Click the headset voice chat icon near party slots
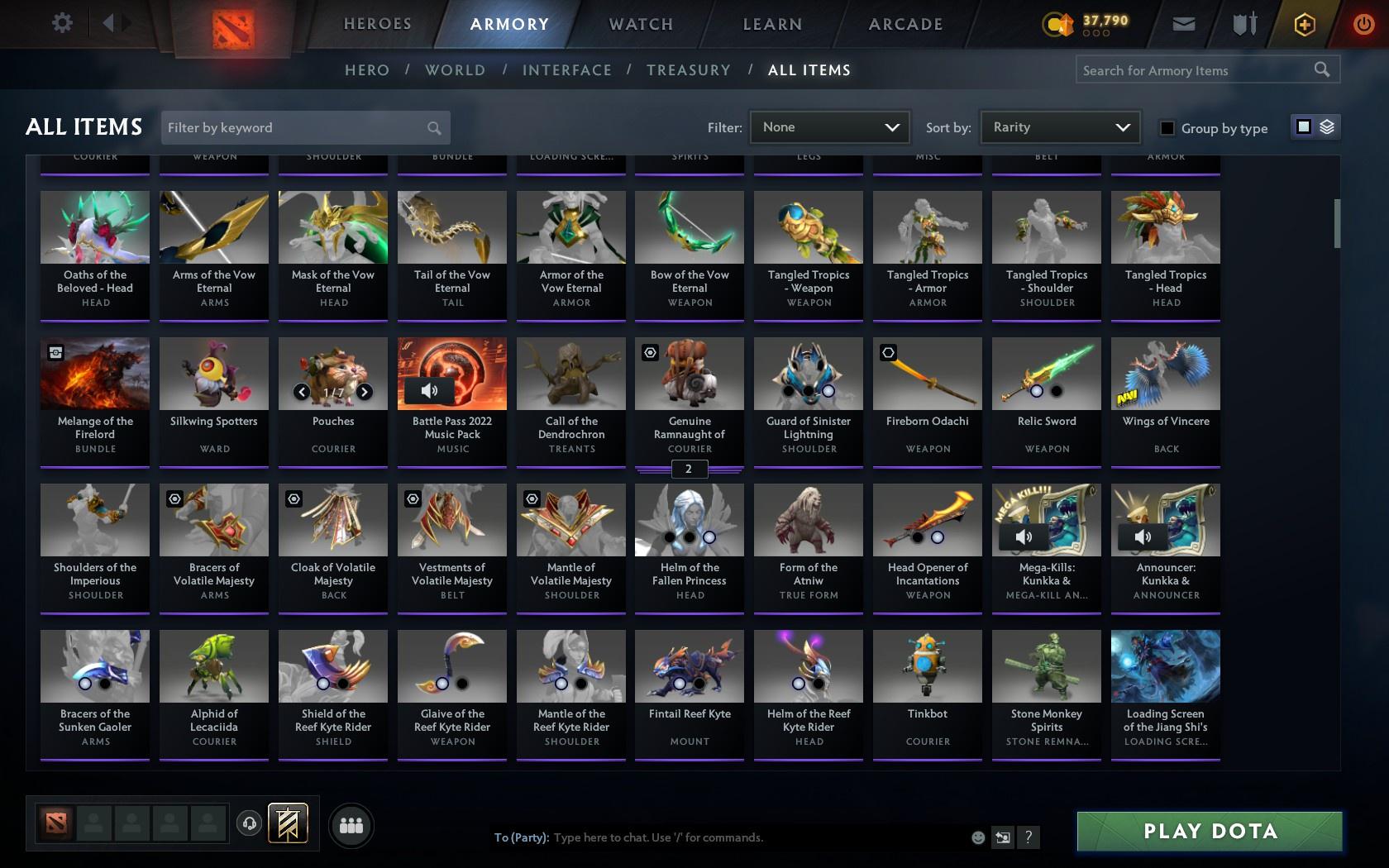This screenshot has height=868, width=1389. click(251, 823)
